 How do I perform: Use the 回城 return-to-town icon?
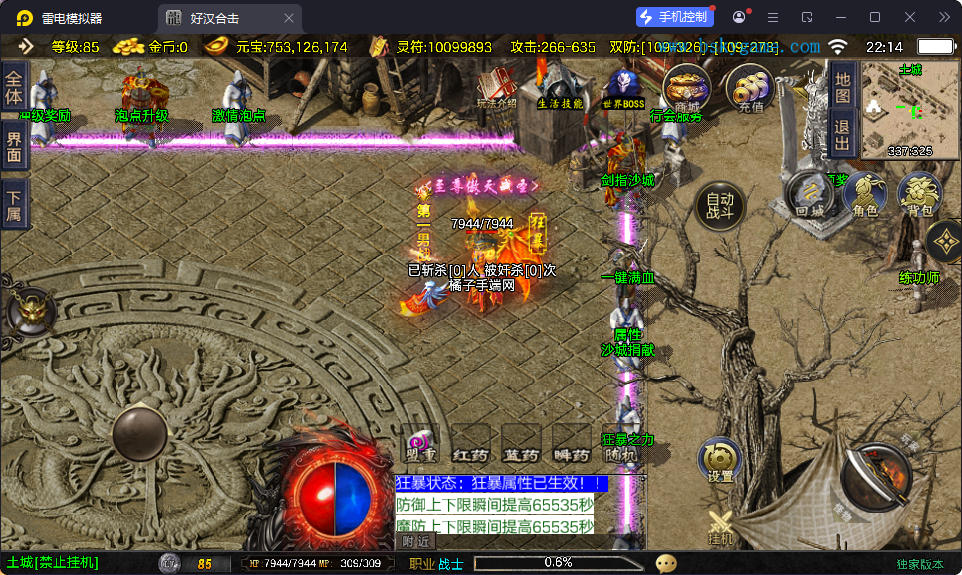[x=809, y=194]
